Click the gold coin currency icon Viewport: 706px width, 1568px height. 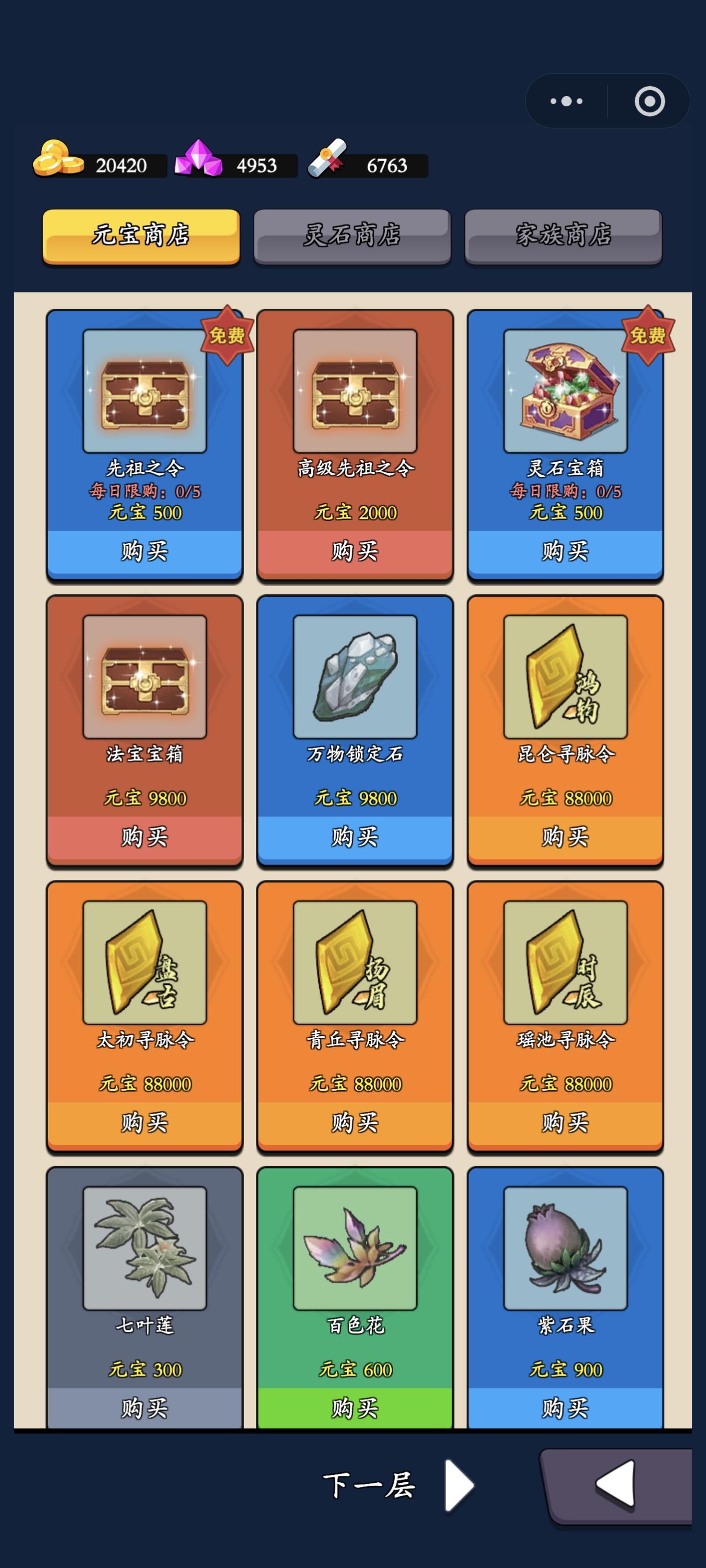tap(58, 161)
